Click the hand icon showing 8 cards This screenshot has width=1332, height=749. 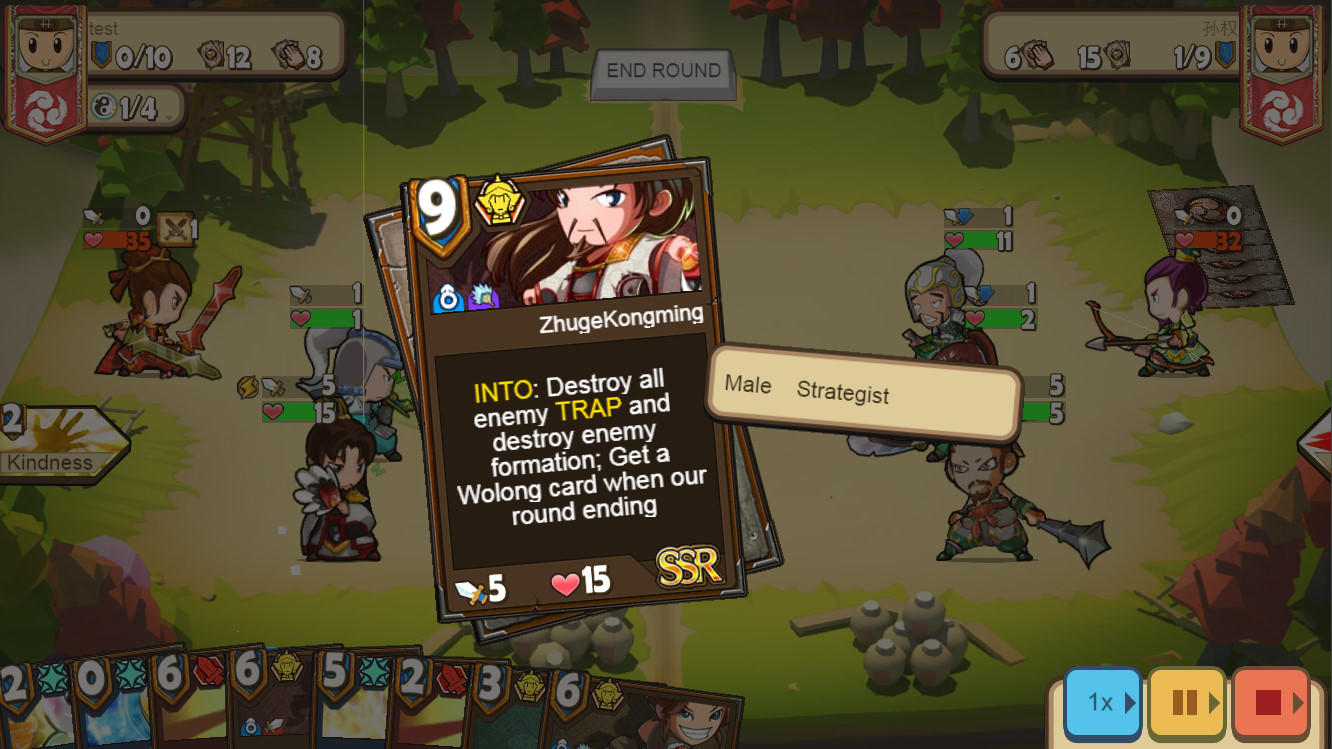point(288,55)
